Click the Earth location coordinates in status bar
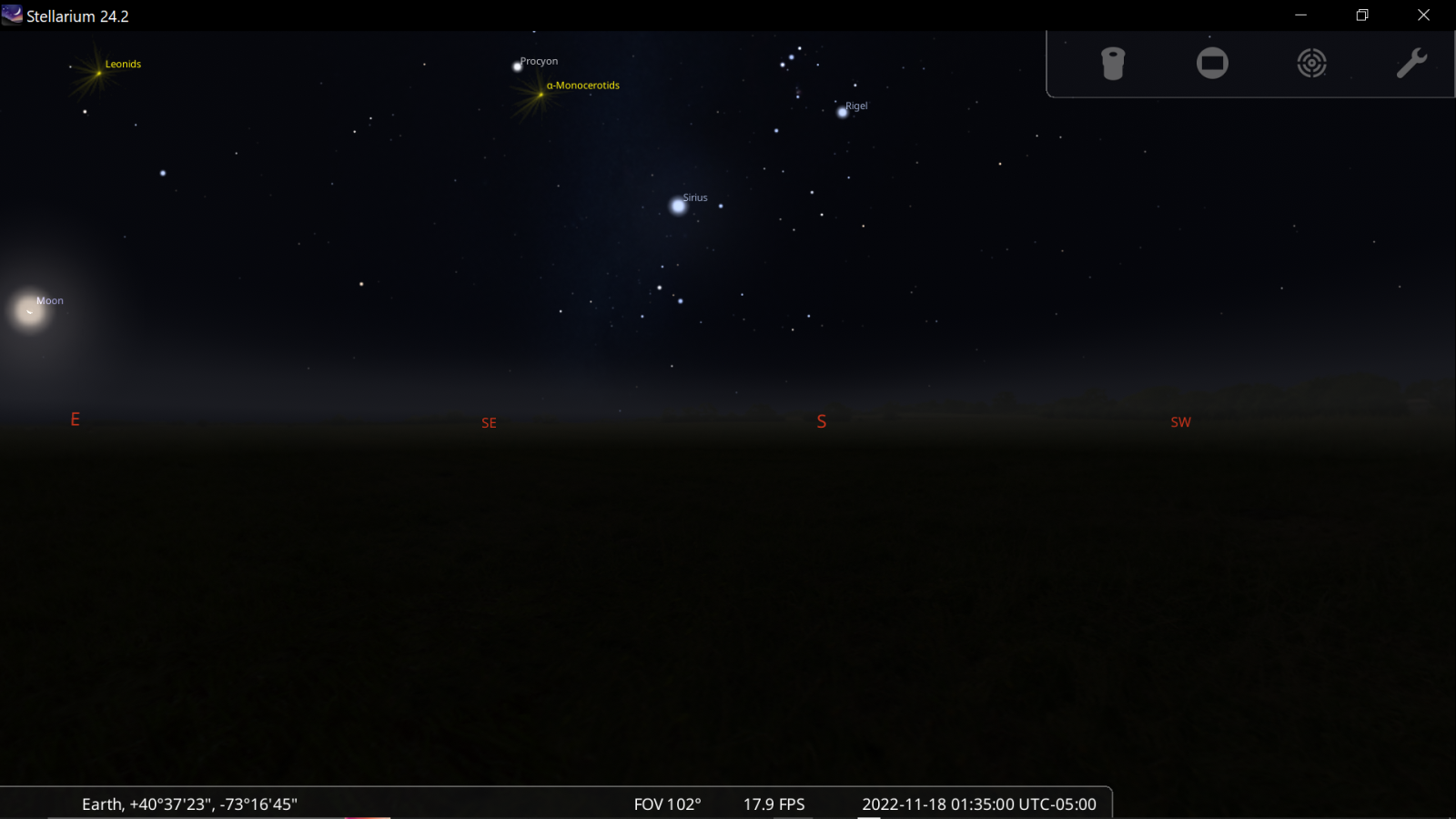This screenshot has height=819, width=1456. 189,804
